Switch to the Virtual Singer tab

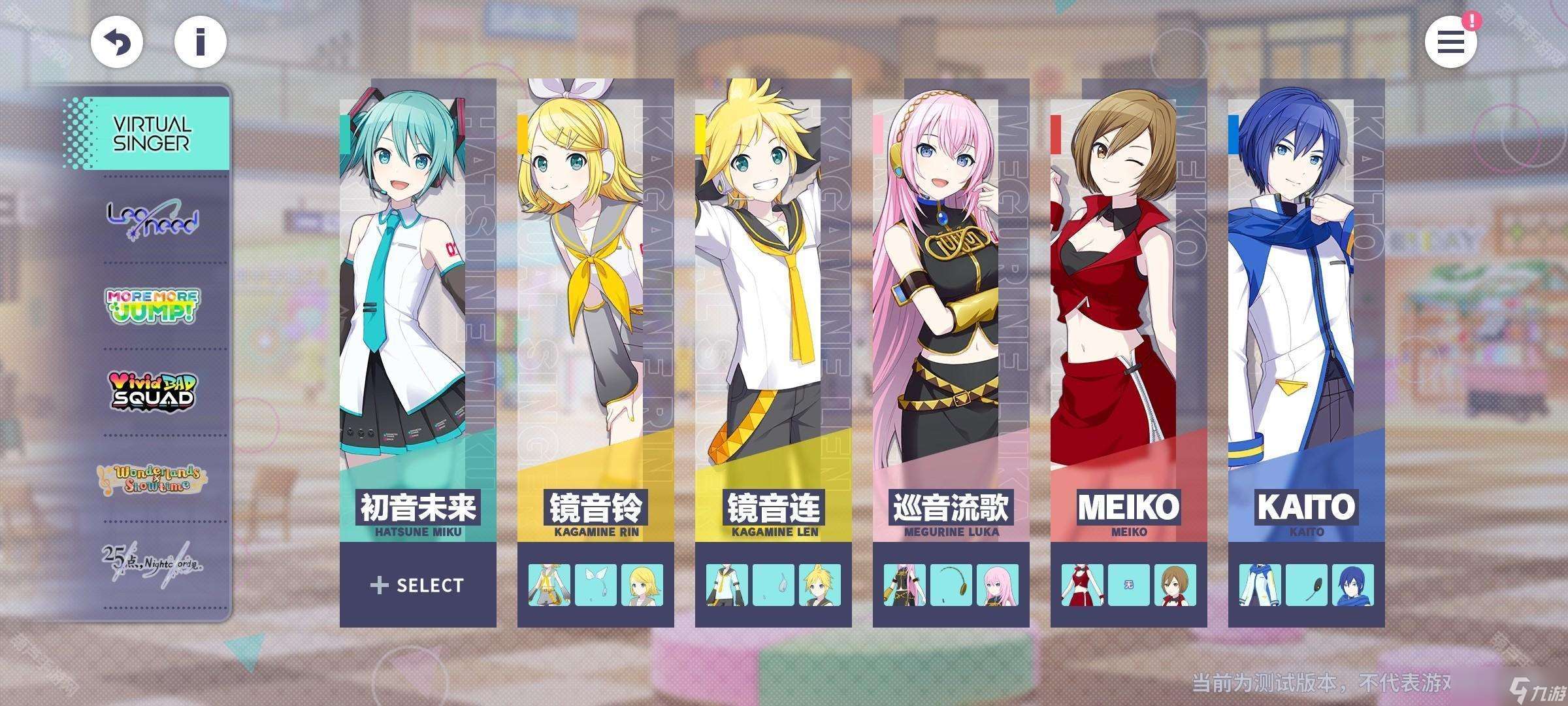[x=151, y=133]
